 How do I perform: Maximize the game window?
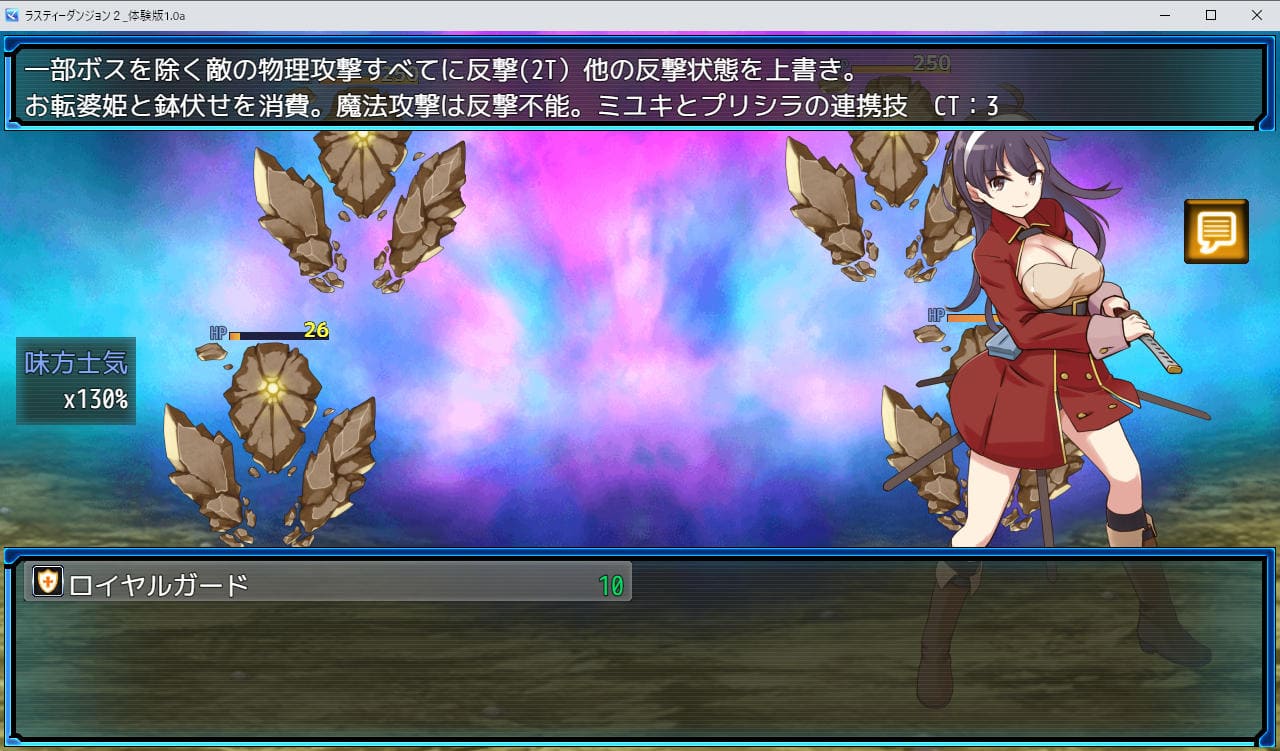point(1211,15)
